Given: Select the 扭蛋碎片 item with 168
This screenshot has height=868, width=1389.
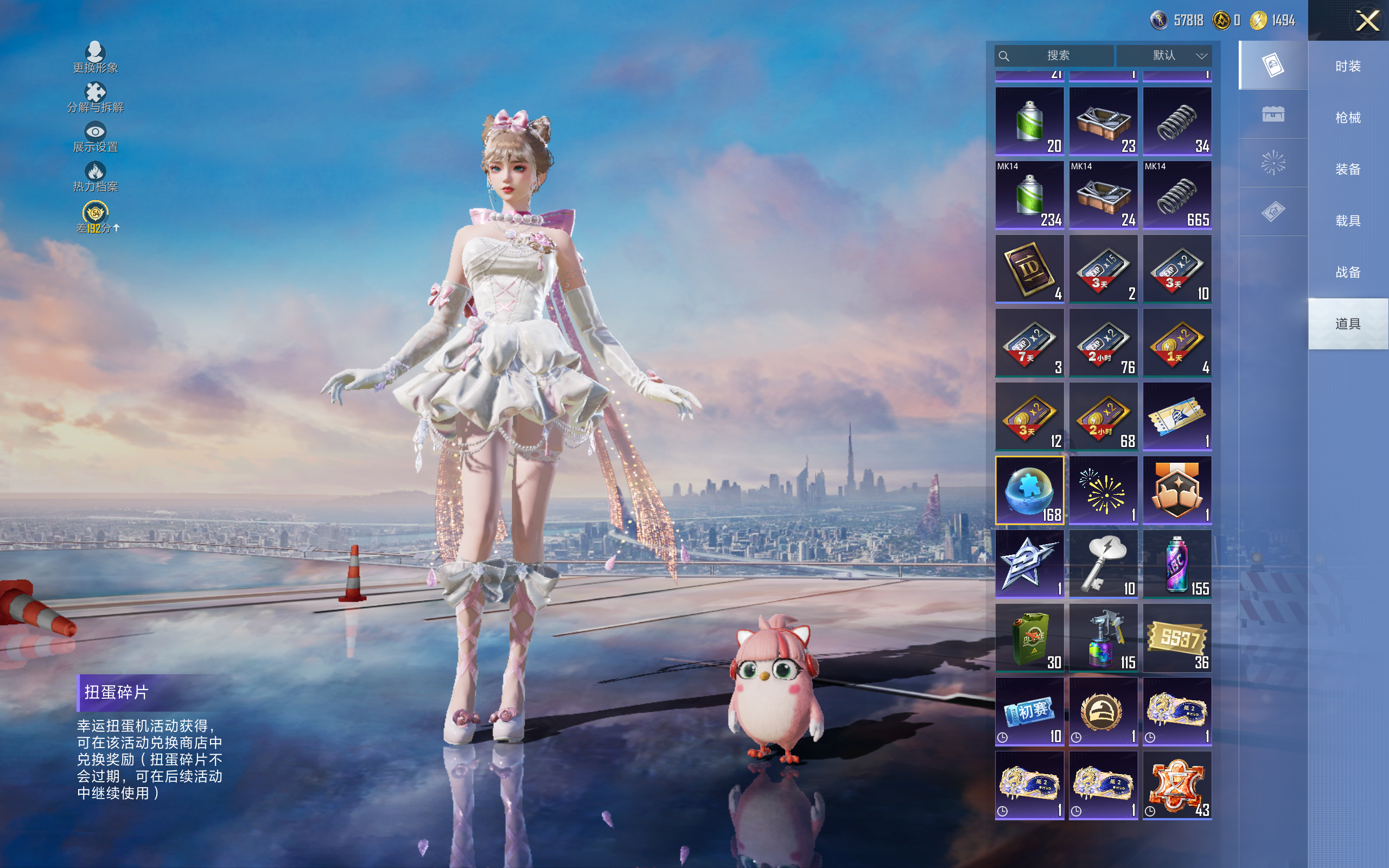Looking at the screenshot, I should coord(1029,490).
